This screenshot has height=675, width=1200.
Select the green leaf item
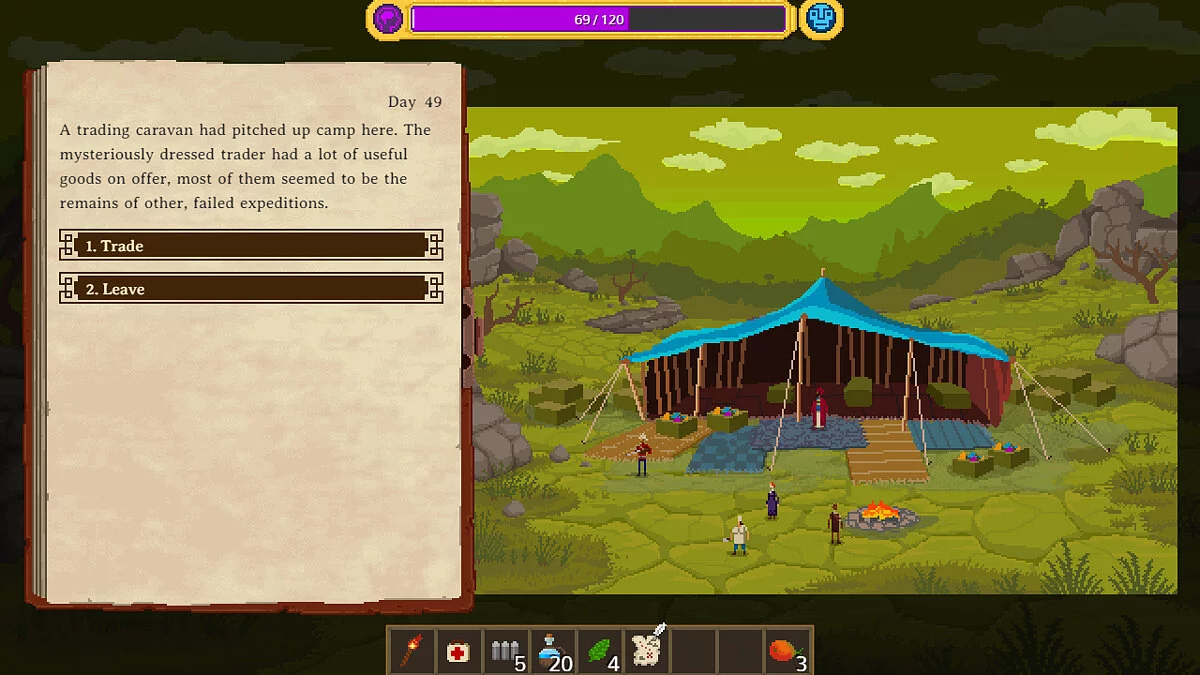(600, 652)
